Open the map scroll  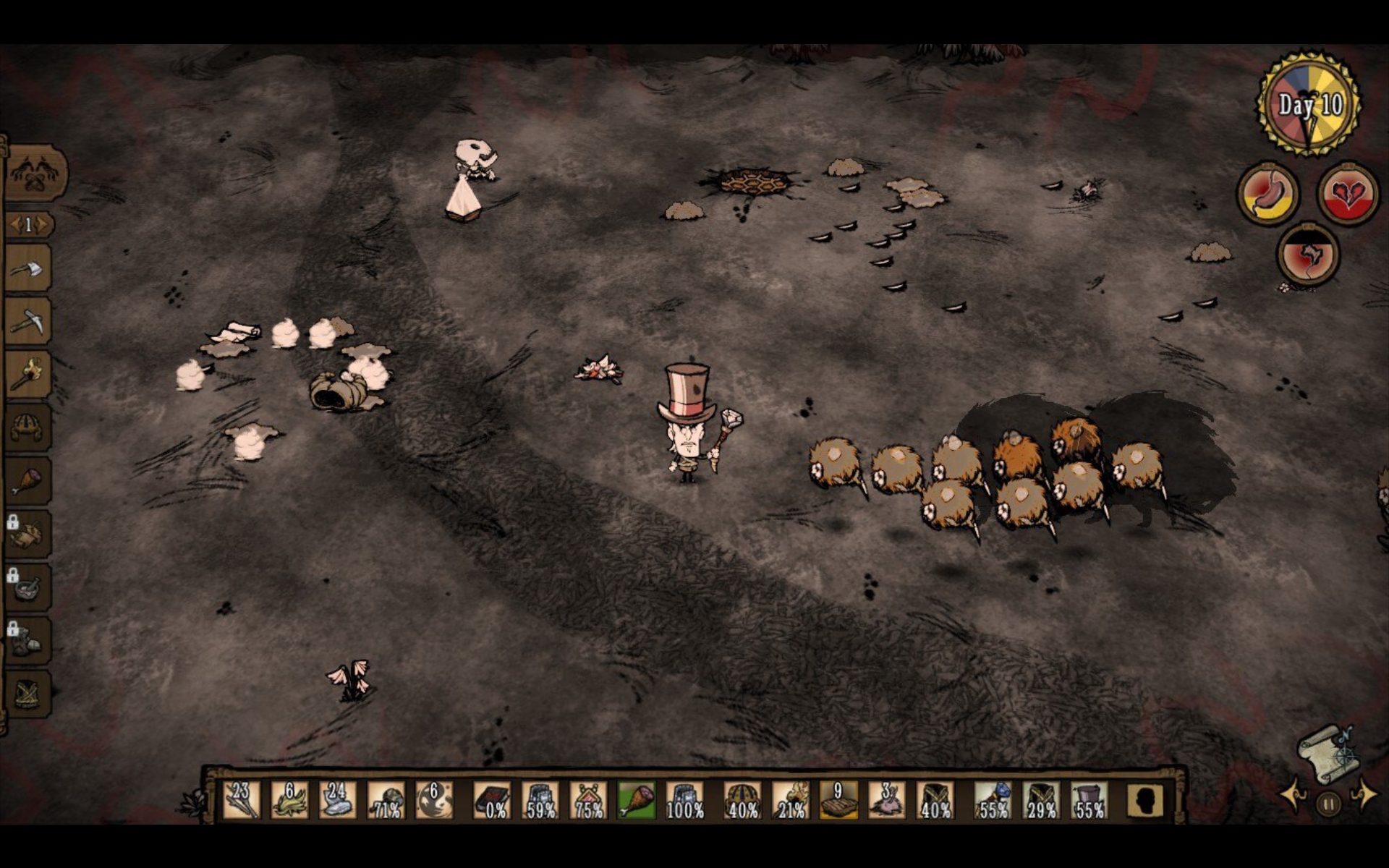[1328, 754]
